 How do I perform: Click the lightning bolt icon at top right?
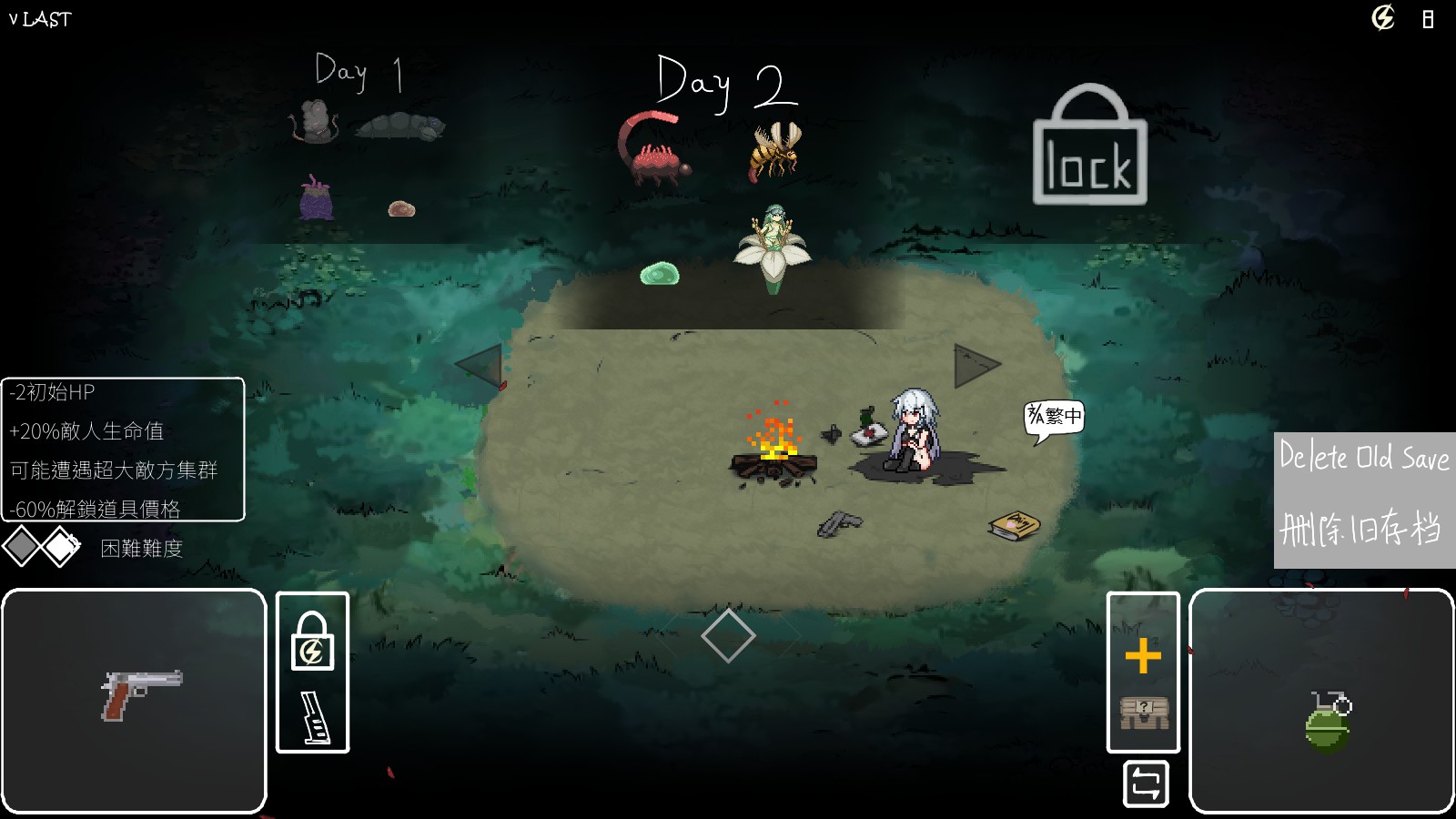tap(1382, 18)
